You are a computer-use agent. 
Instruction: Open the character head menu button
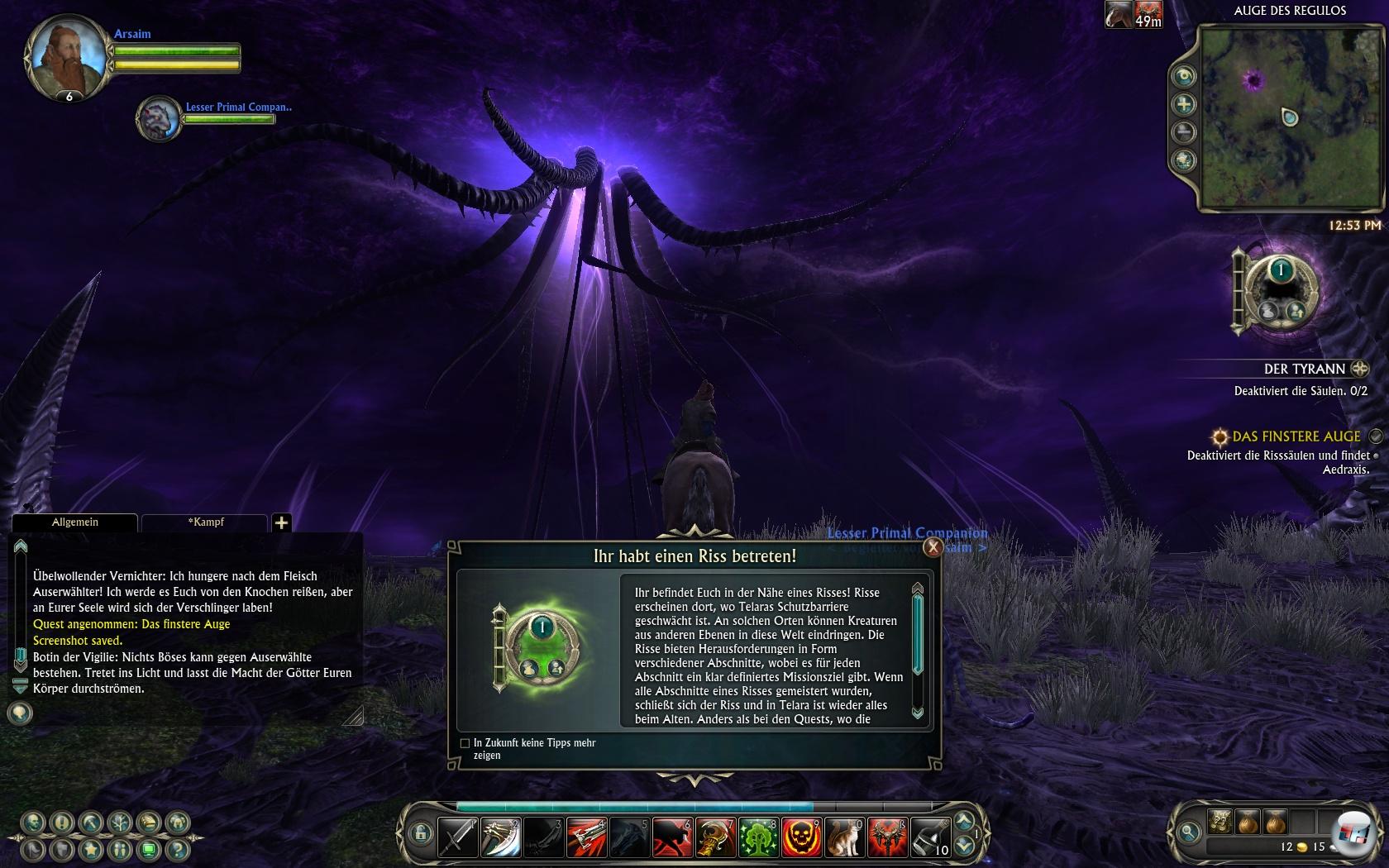point(33,823)
